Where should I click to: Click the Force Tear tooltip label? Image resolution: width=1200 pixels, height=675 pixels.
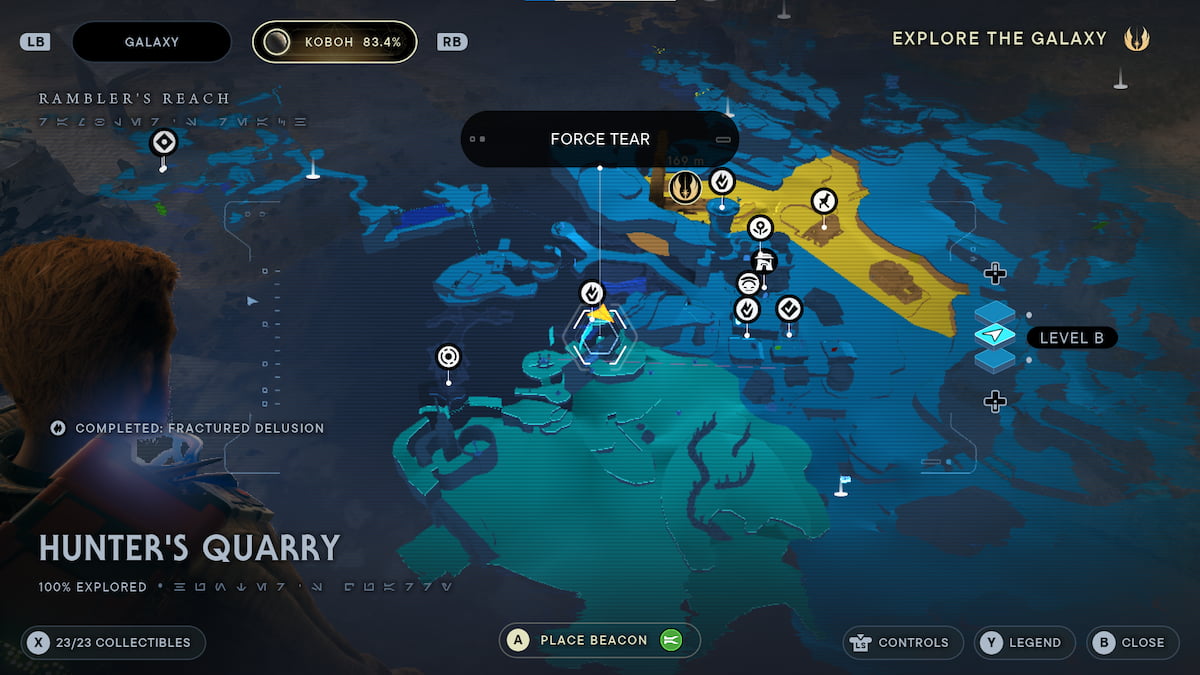599,139
